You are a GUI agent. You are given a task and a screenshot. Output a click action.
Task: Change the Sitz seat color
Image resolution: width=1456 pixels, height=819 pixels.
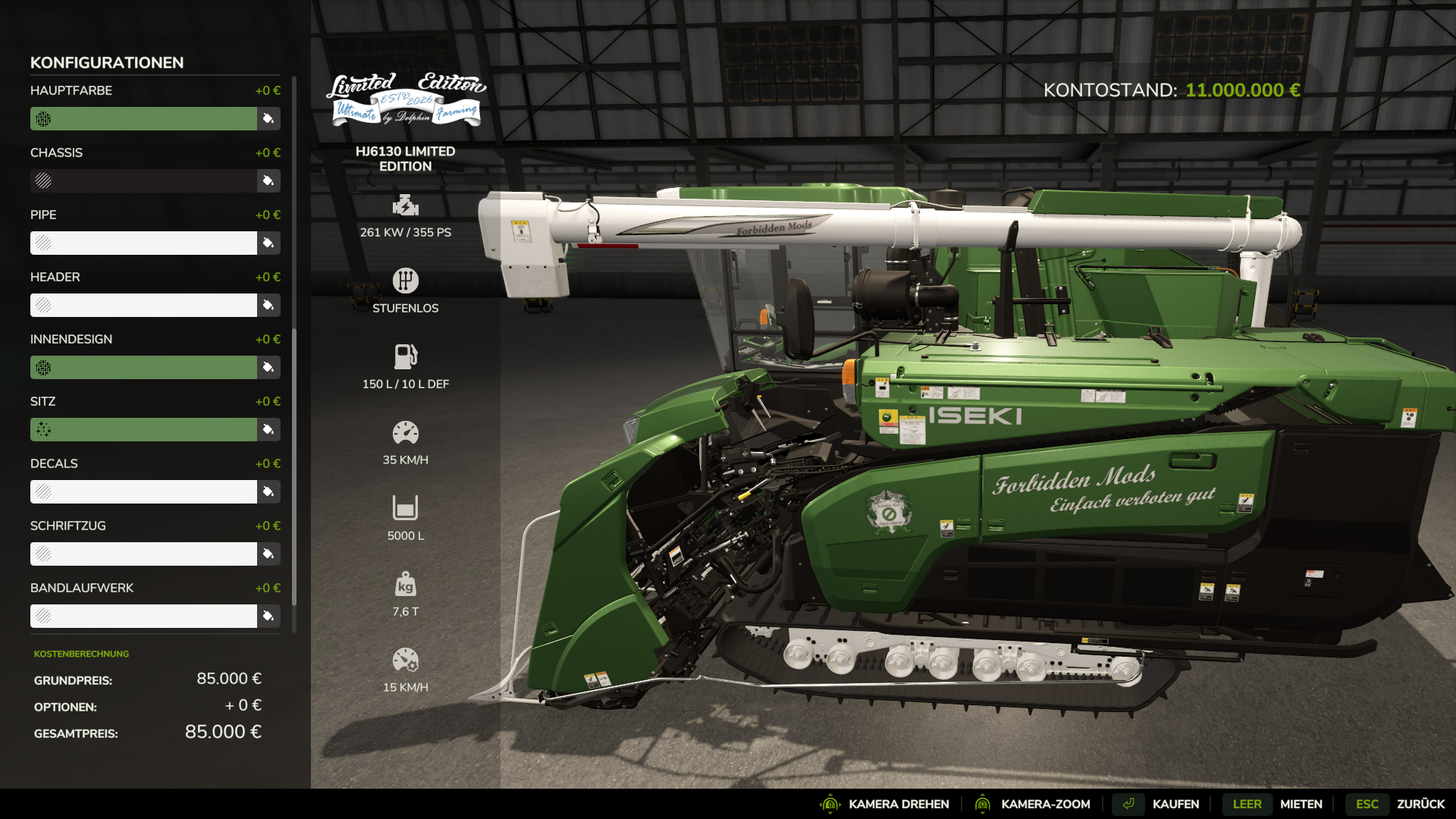pyautogui.click(x=143, y=429)
